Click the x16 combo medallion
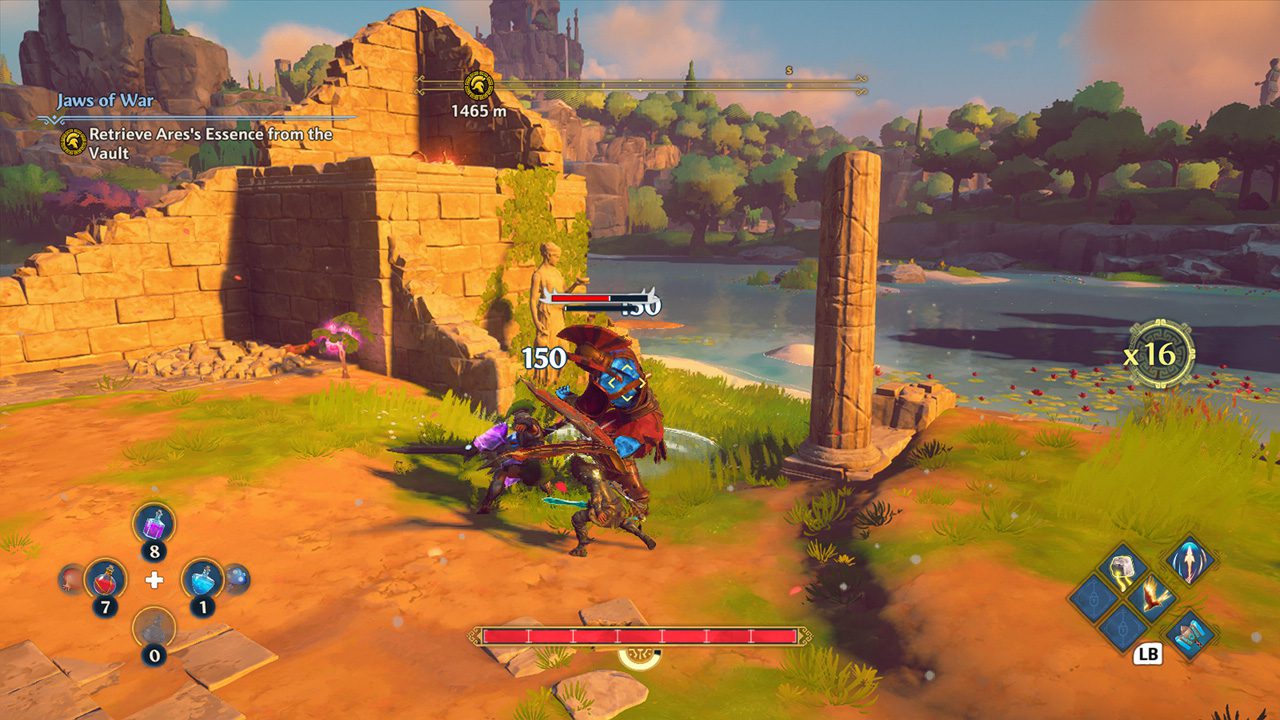Image resolution: width=1280 pixels, height=720 pixels. point(1160,353)
